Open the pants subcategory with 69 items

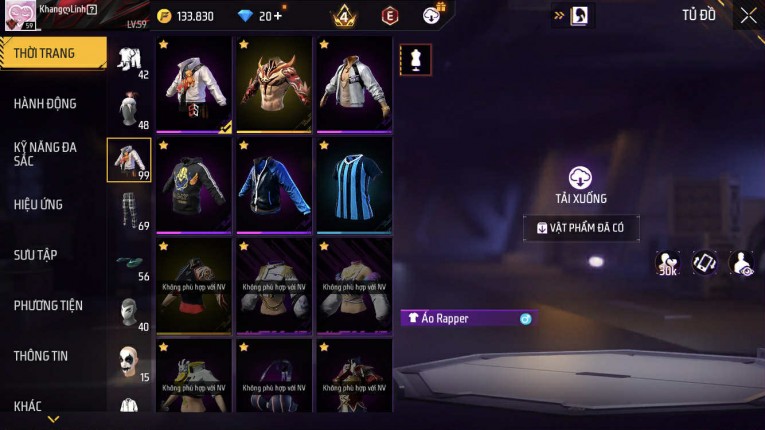(x=129, y=212)
